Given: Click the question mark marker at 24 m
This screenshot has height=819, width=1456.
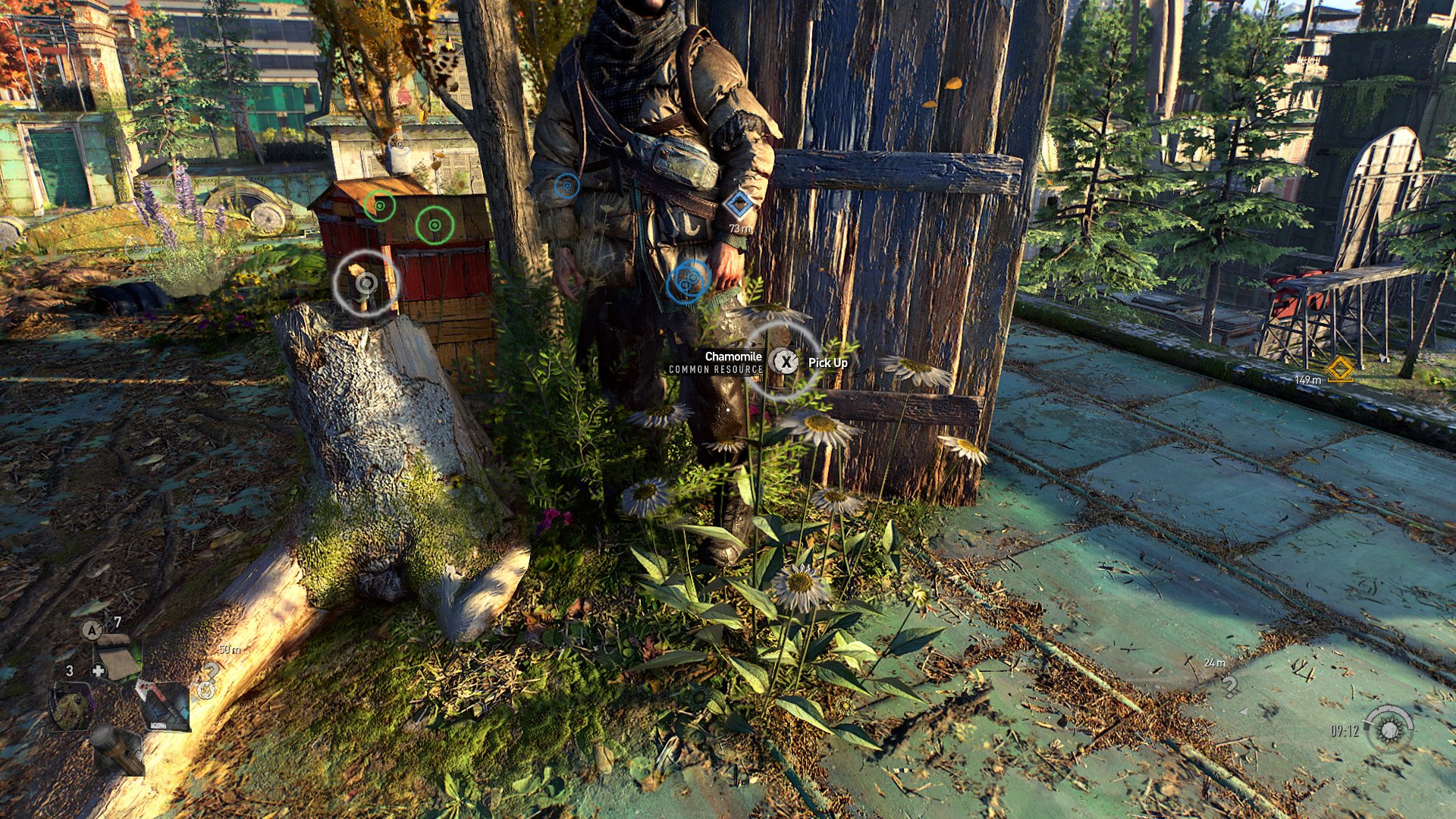Looking at the screenshot, I should click(1229, 686).
